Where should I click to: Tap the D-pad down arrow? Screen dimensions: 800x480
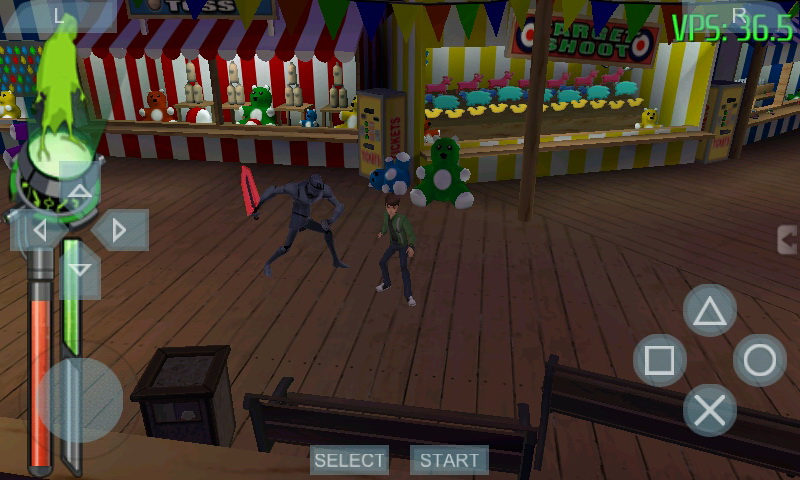[x=80, y=269]
